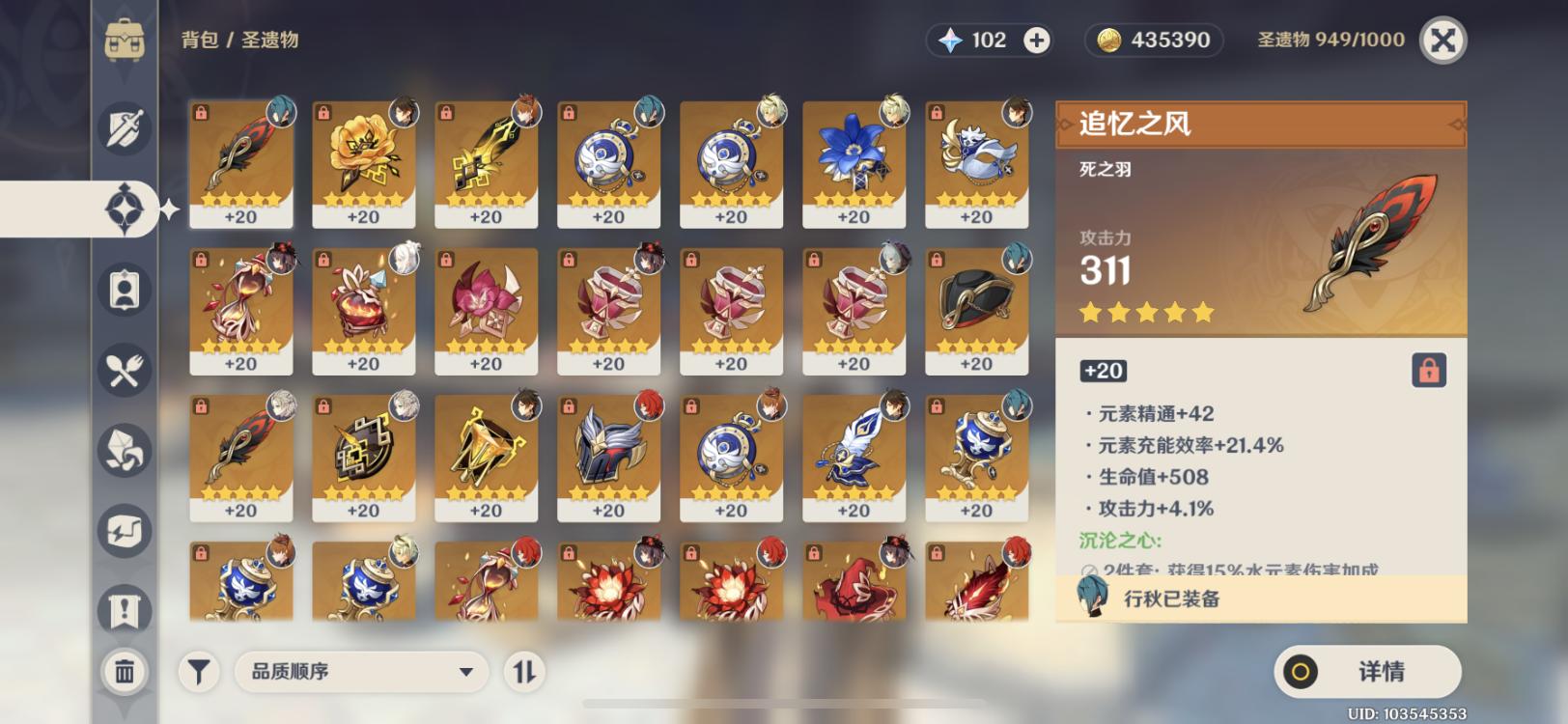Tap the lock badge on the first feather artifact
Screen dimensions: 1568x724
200,109
